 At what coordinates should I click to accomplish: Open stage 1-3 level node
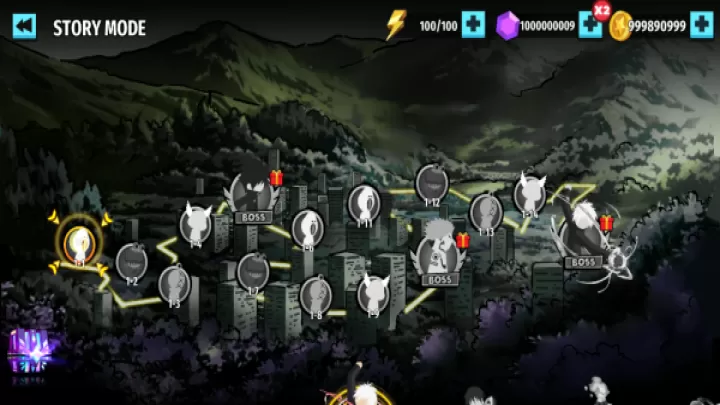click(174, 283)
